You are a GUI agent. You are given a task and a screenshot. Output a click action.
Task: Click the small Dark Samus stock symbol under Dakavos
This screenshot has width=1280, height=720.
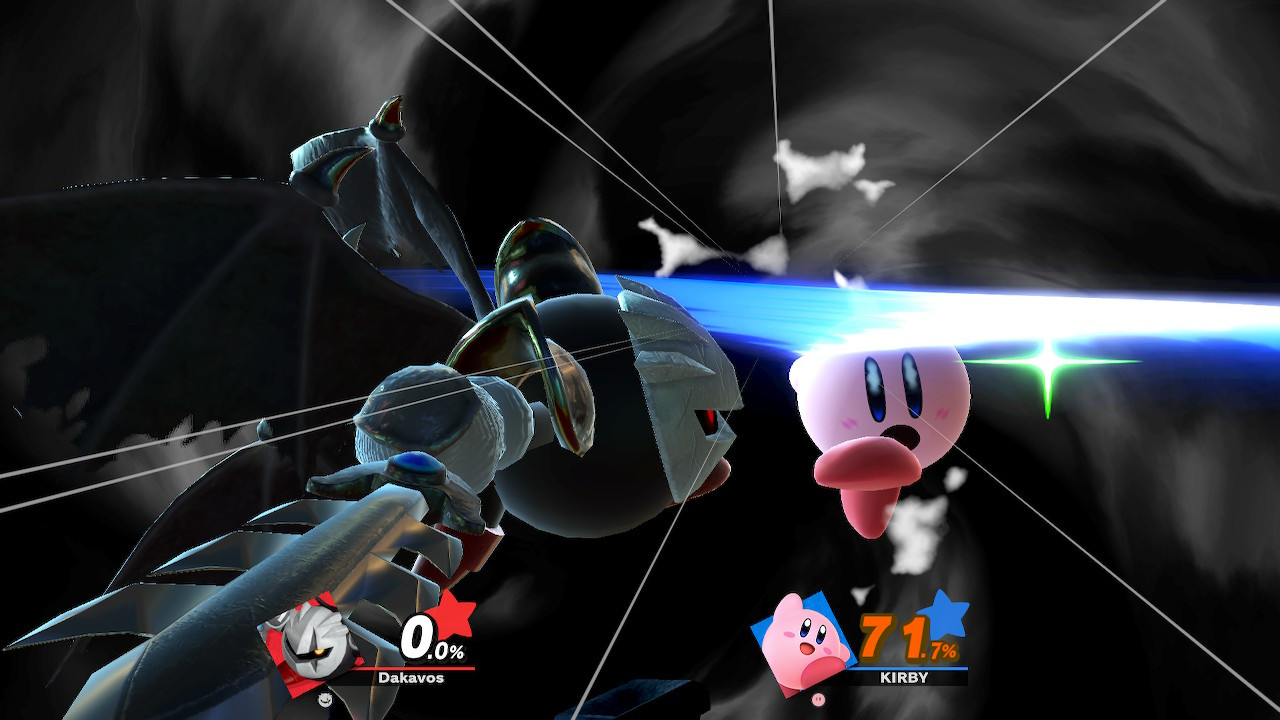[x=325, y=699]
